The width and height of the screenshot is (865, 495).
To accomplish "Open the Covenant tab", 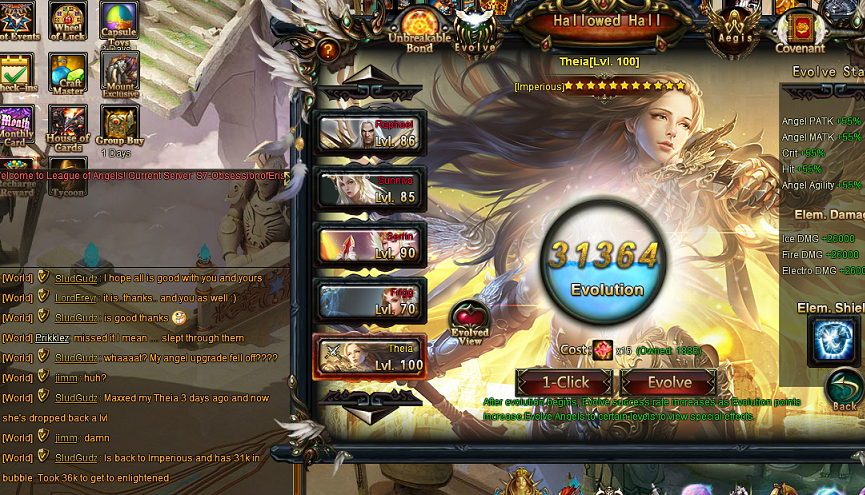I will coord(800,29).
